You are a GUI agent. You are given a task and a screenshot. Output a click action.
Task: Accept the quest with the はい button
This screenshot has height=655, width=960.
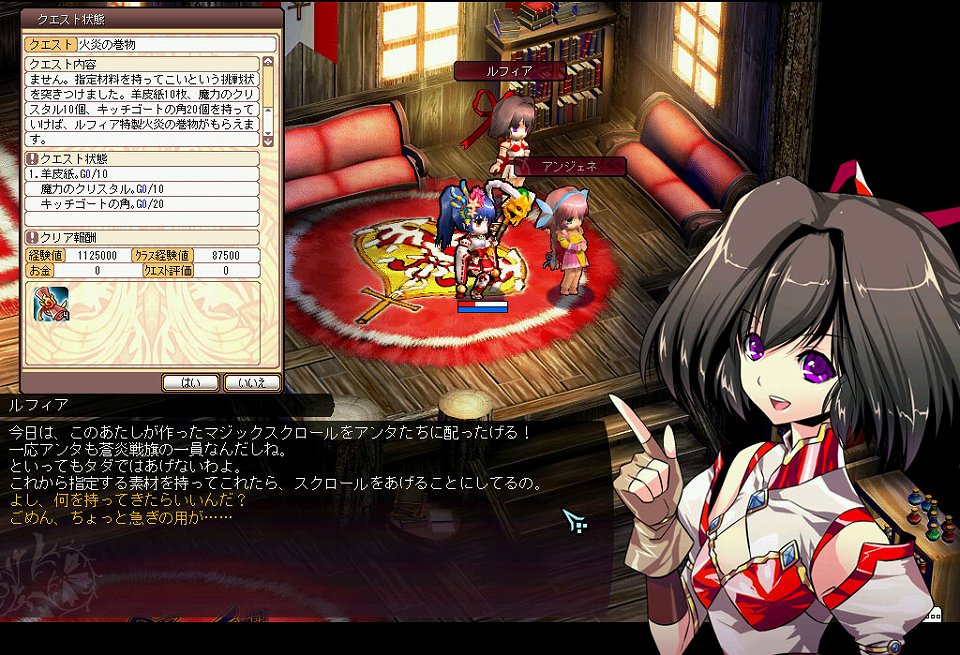coord(190,382)
